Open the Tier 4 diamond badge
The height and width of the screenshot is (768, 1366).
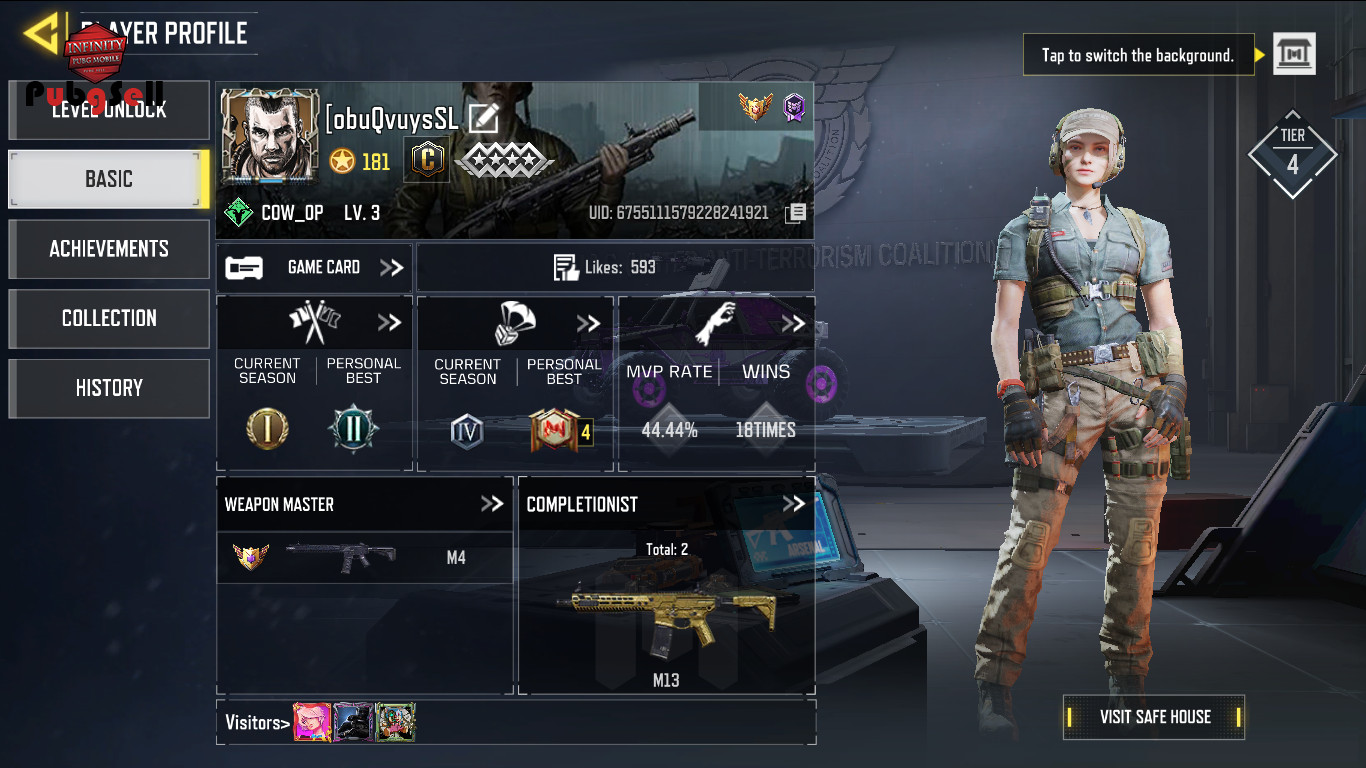(1292, 155)
